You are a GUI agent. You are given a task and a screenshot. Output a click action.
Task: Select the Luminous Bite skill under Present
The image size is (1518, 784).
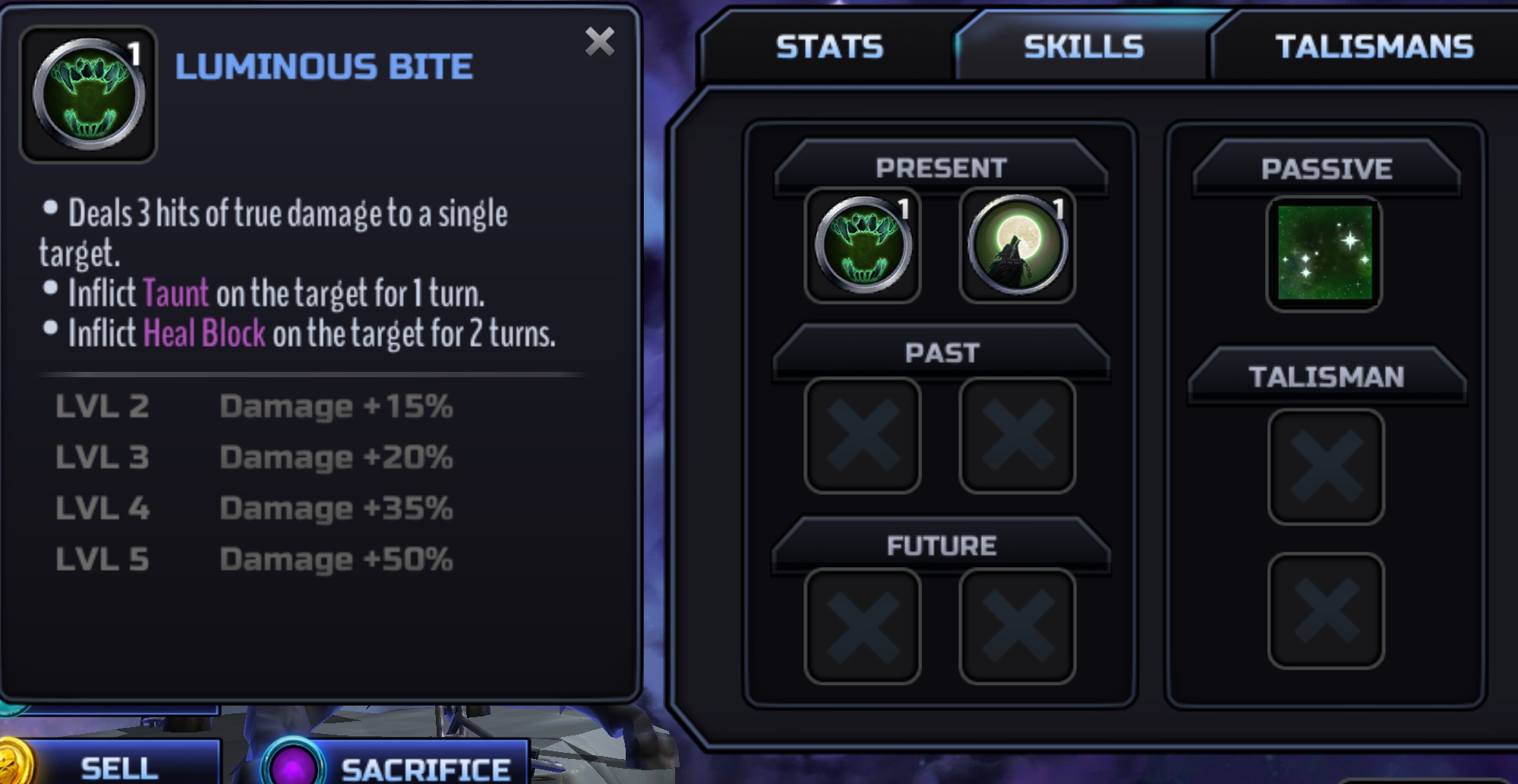tap(863, 245)
